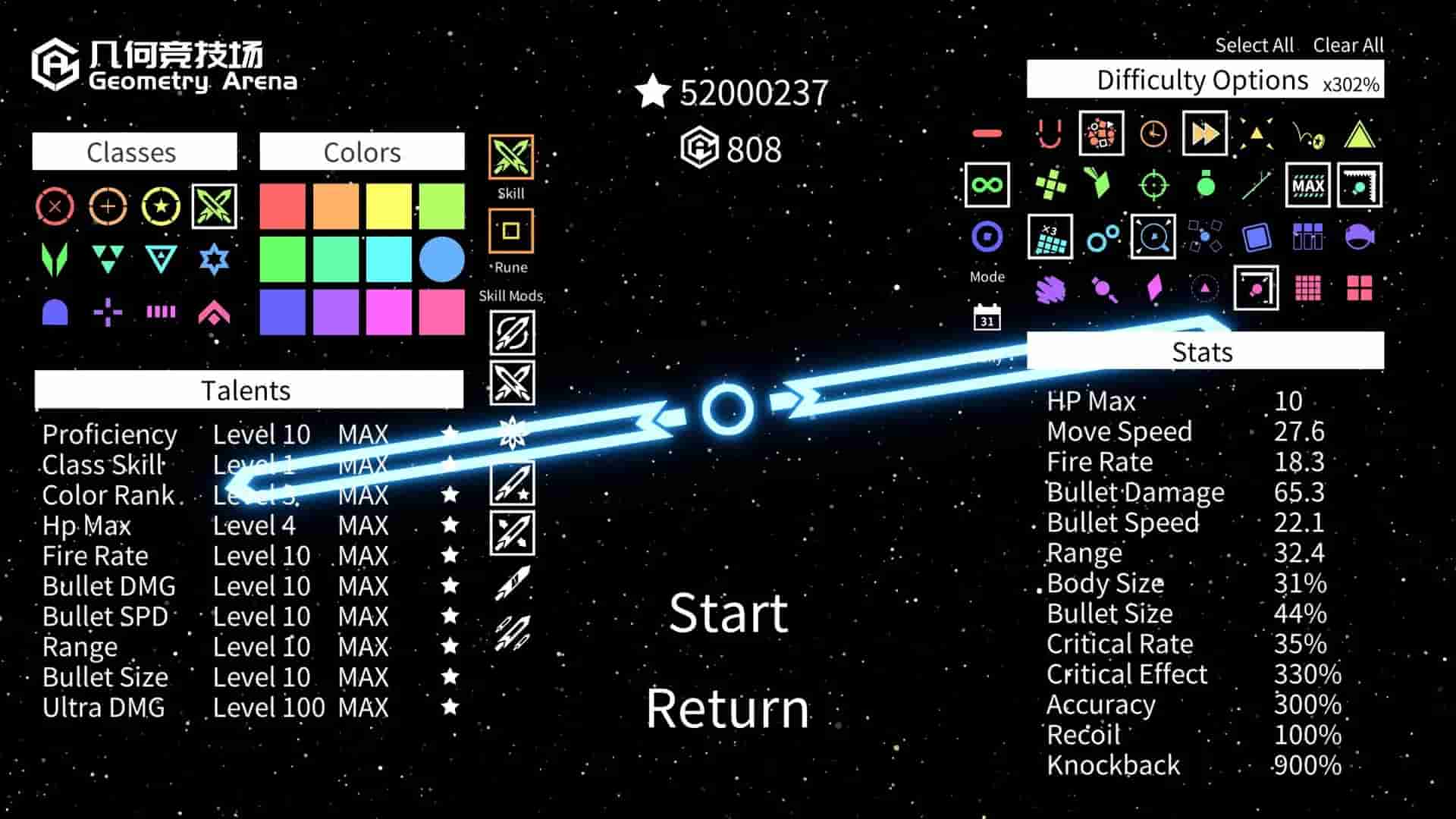This screenshot has width=1456, height=819.
Task: Toggle the red magnet difficulty option
Action: tap(1050, 134)
